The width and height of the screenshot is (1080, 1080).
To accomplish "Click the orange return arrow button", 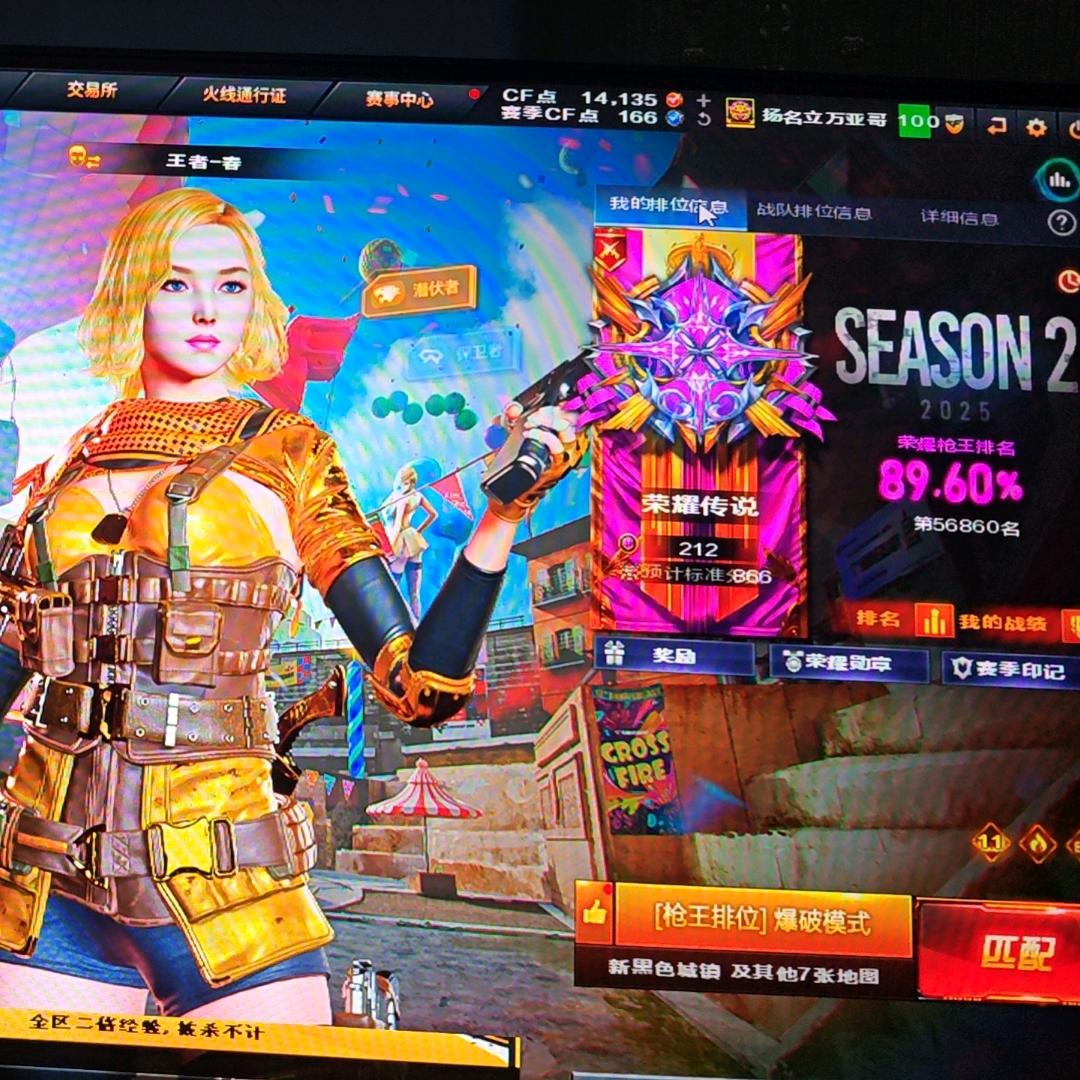I will [996, 125].
